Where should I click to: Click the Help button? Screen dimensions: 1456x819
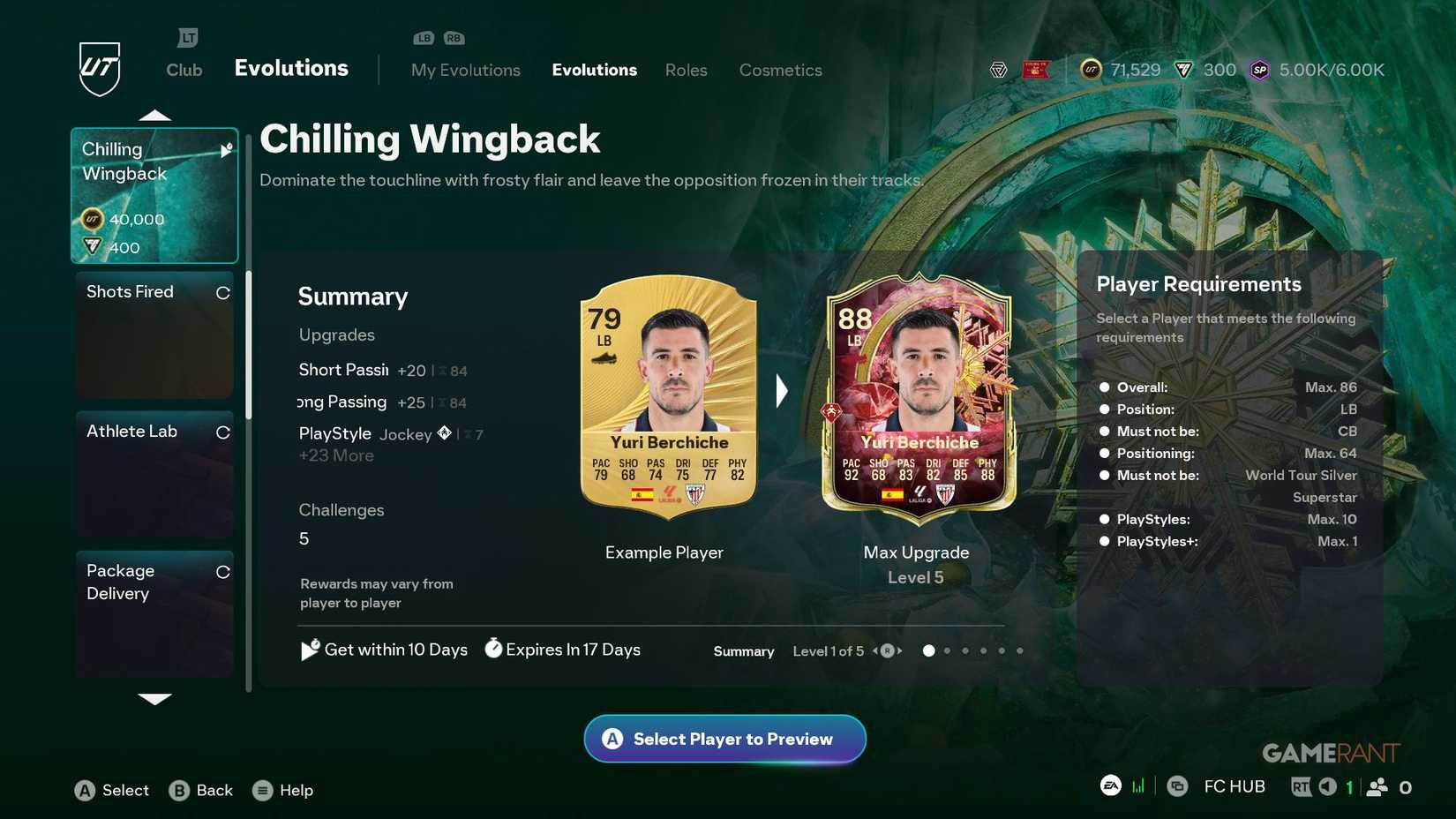282,790
